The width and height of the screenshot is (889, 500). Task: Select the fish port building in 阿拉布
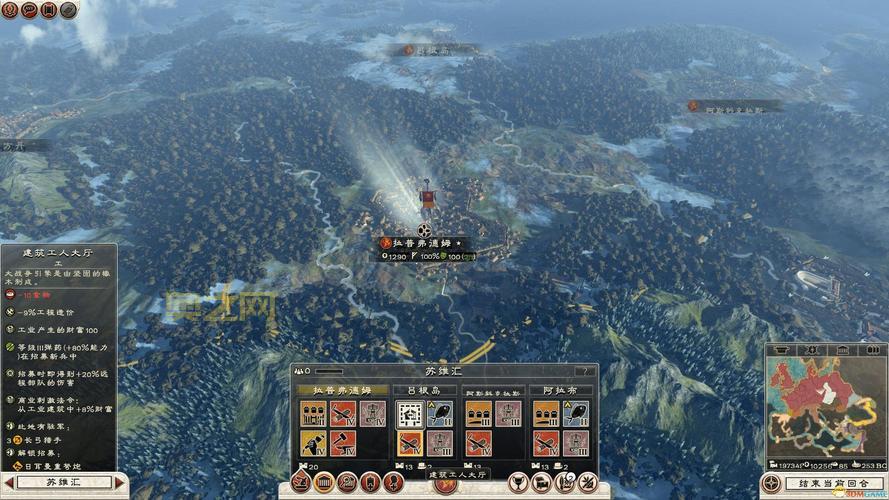tap(575, 413)
